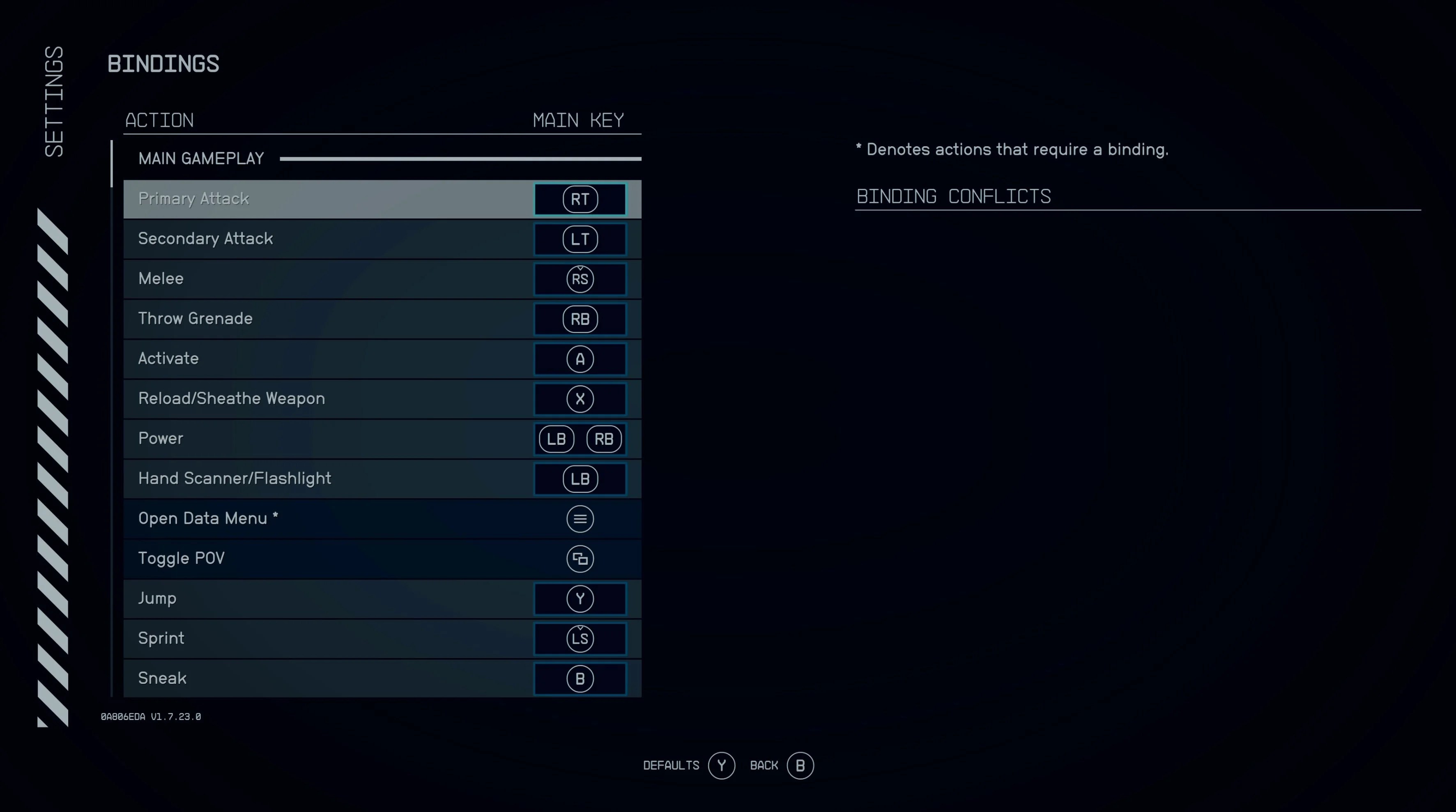Select the RB button of the Power binding
The image size is (1456, 812).
tap(604, 439)
